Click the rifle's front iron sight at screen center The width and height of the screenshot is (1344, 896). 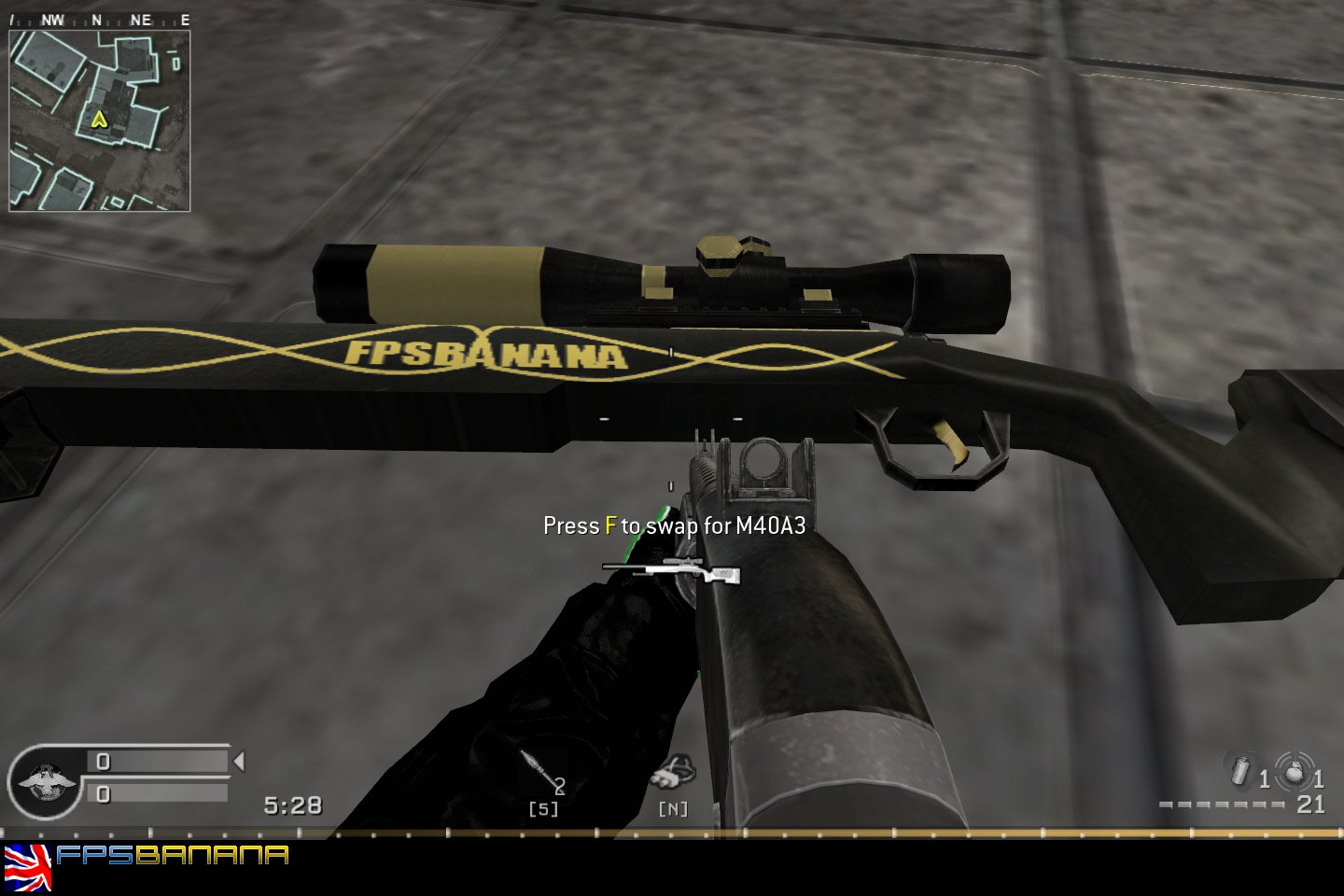[x=768, y=467]
